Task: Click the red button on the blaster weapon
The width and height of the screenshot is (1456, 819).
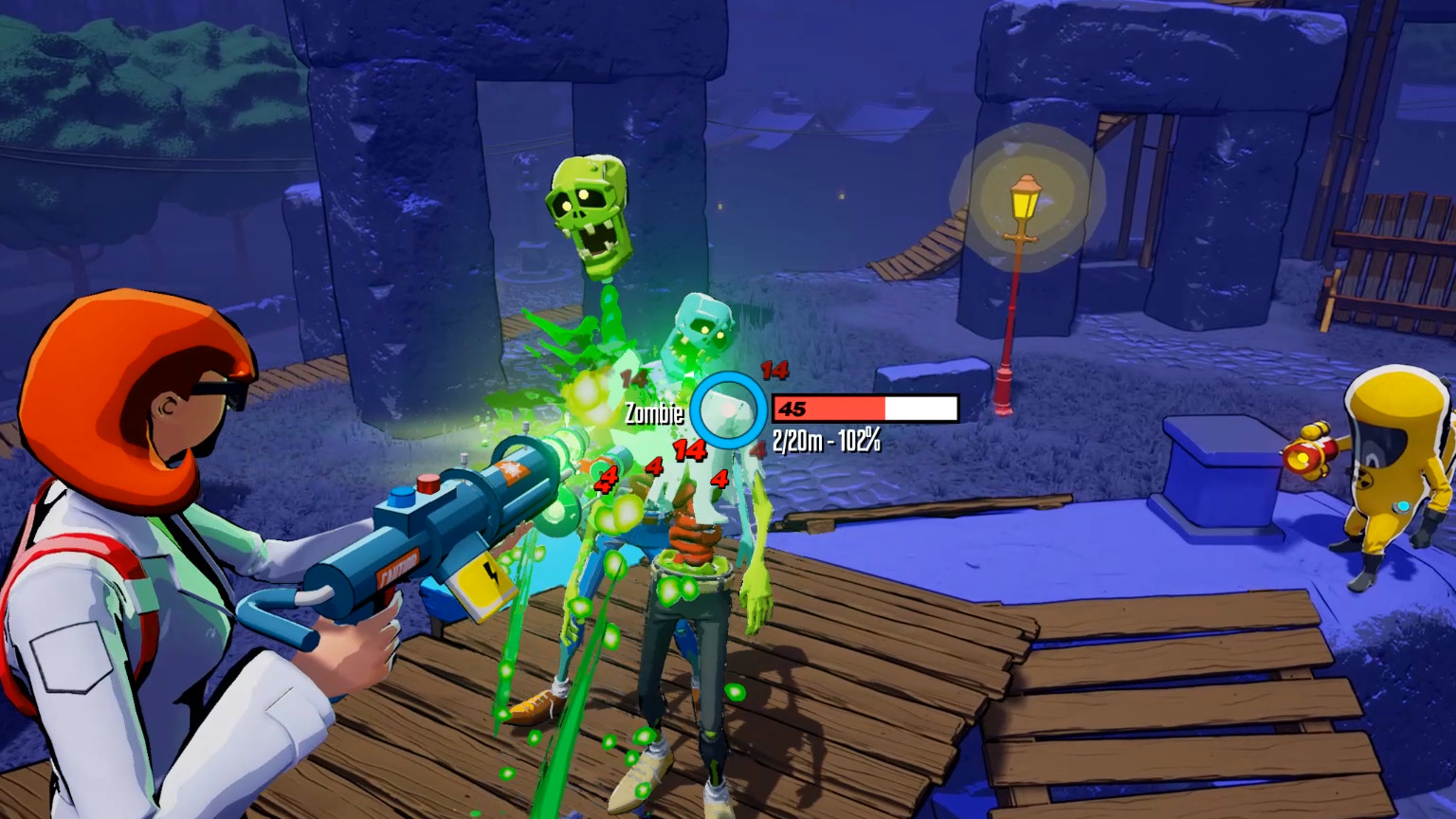Action: [427, 482]
